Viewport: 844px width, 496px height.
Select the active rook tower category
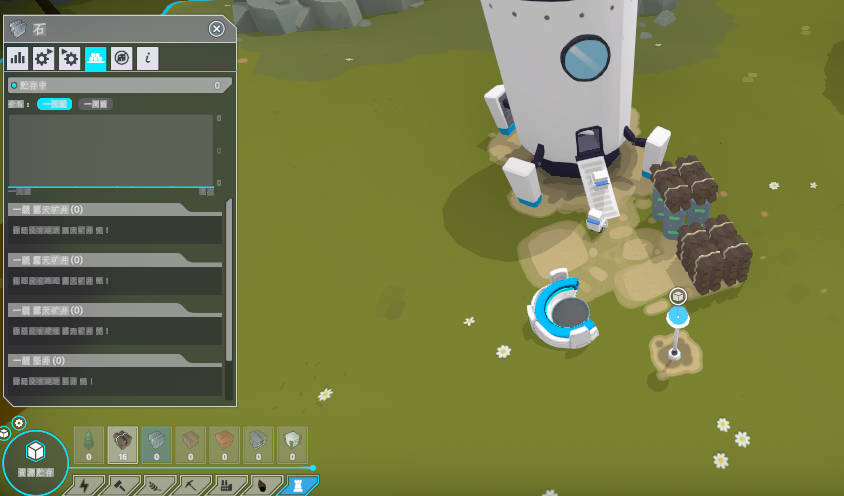tap(297, 486)
